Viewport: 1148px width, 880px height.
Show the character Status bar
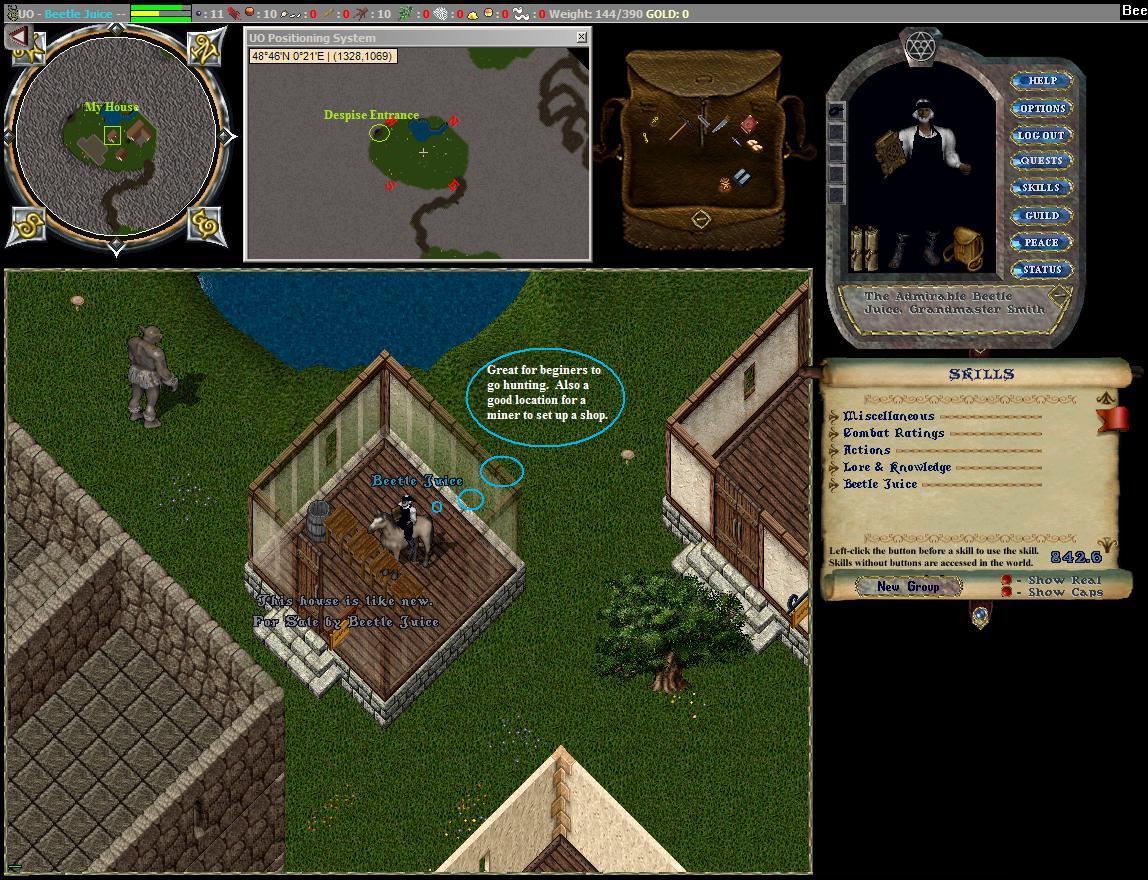(1041, 269)
